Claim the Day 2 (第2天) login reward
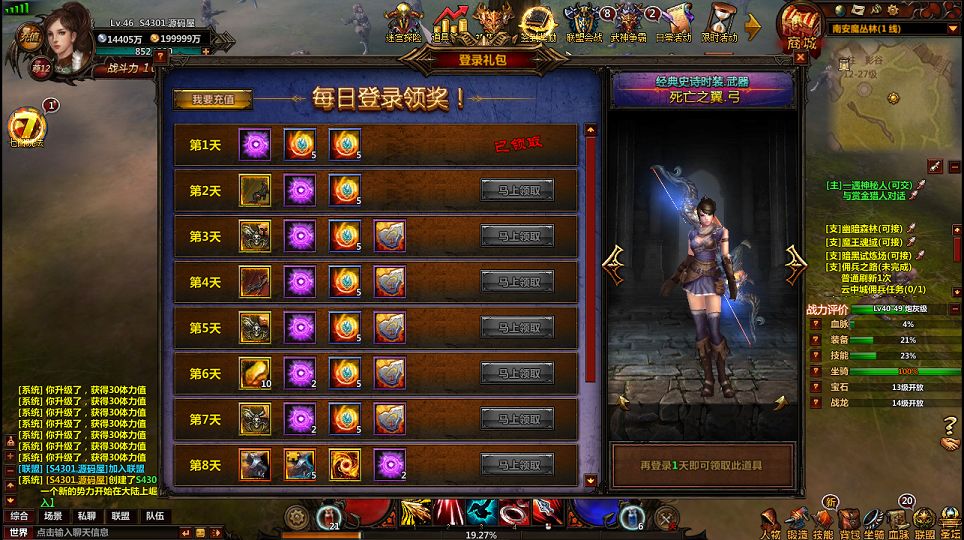 pyautogui.click(x=517, y=191)
